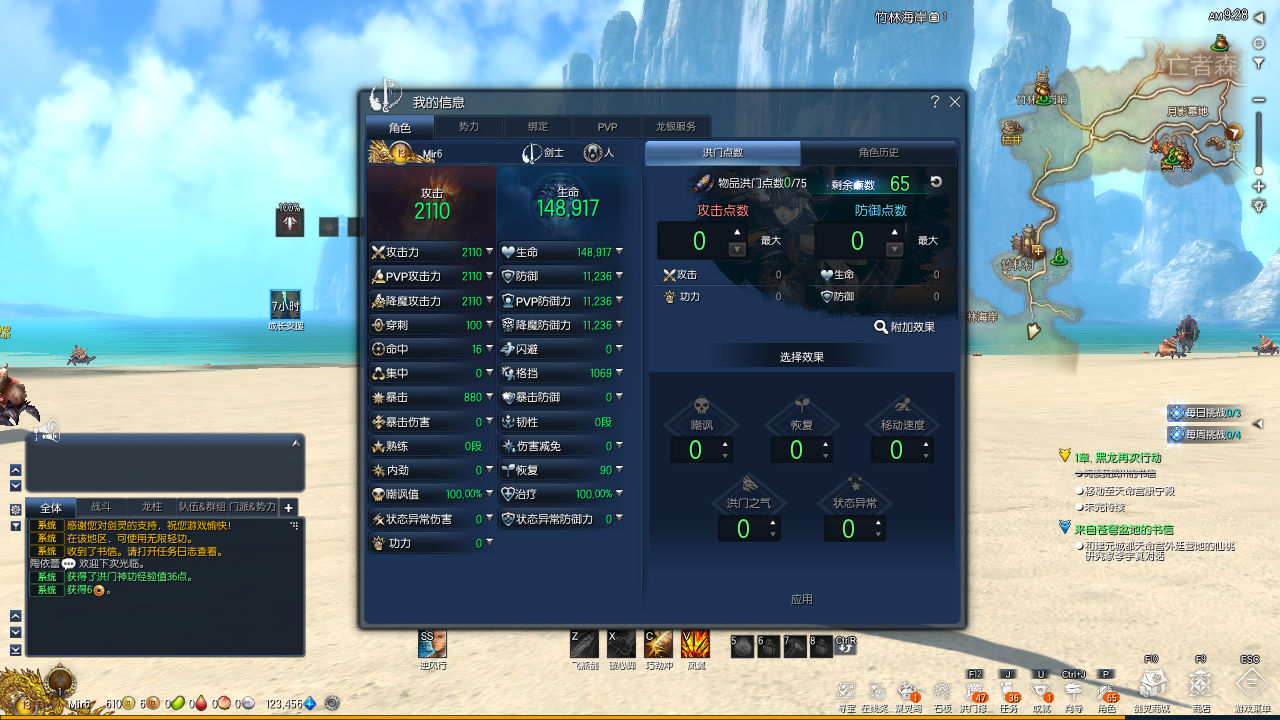Screen dimensions: 1280x720
Task: Add a new chat tab with plus button
Action: point(288,508)
